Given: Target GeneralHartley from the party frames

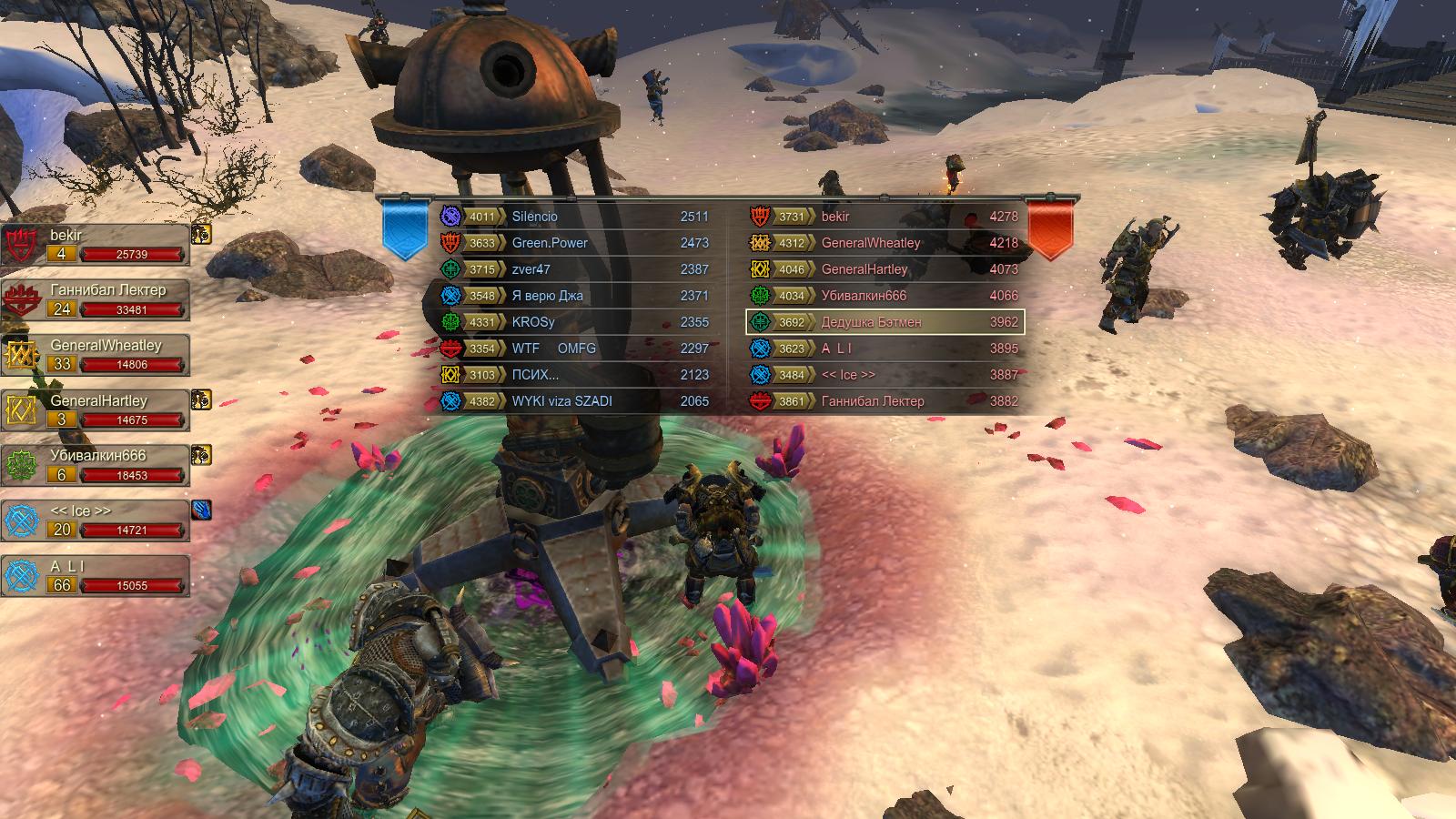Looking at the screenshot, I should click(96, 411).
